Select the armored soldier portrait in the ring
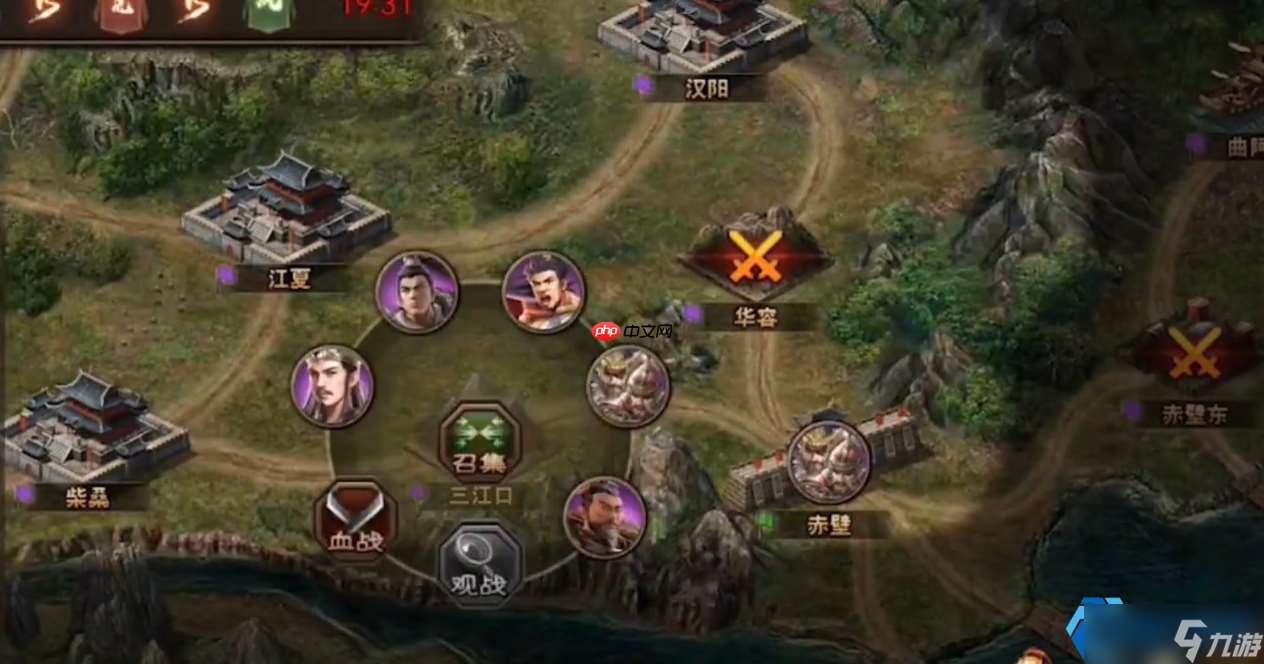This screenshot has width=1264, height=664. coord(628,386)
